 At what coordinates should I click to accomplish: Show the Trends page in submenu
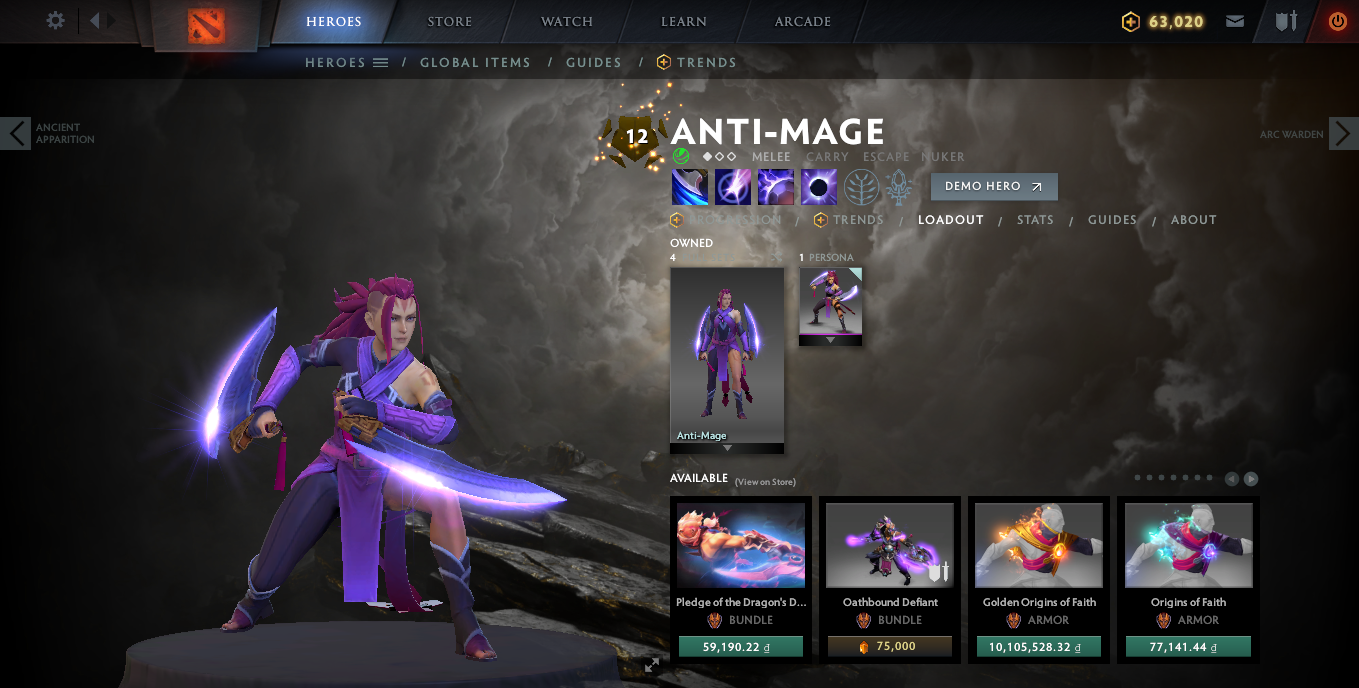pyautogui.click(x=706, y=62)
